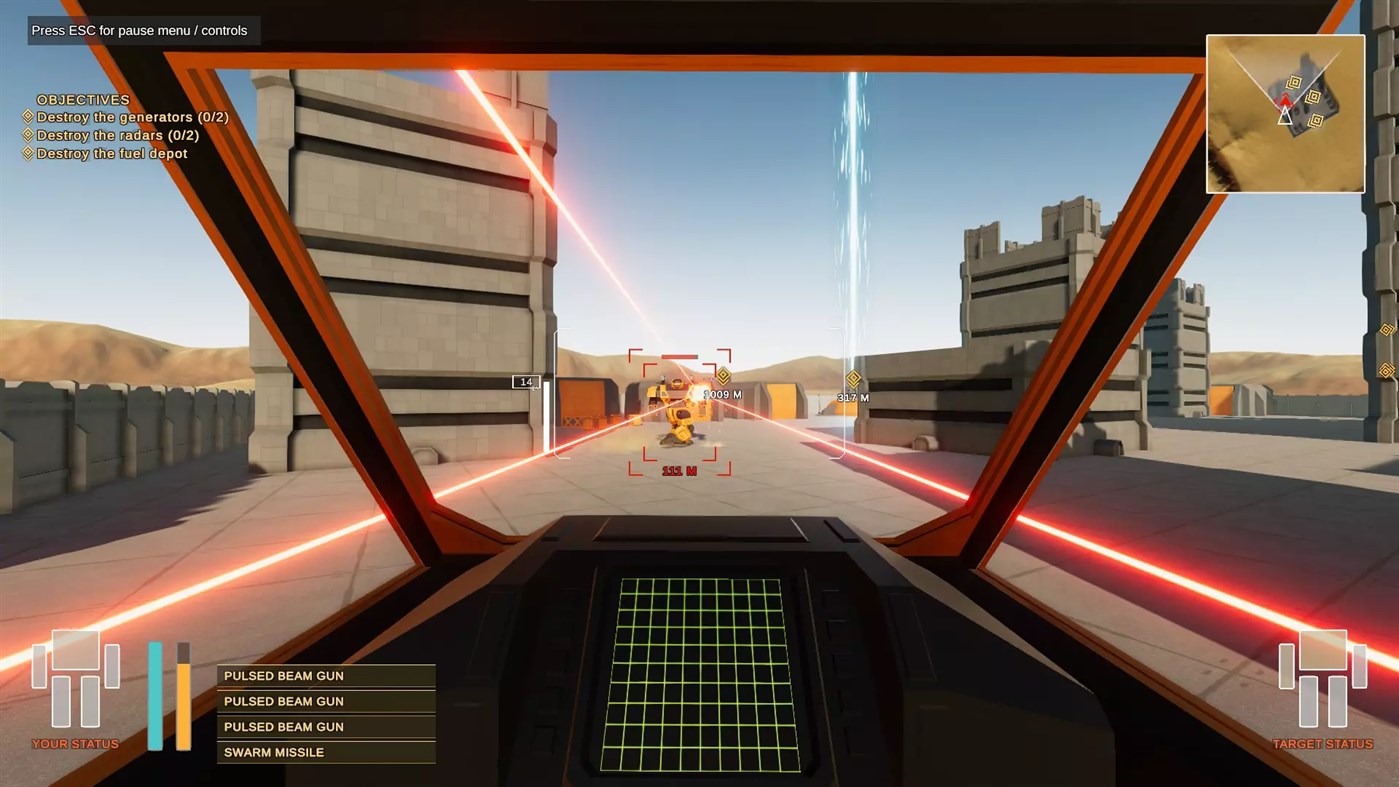Click the lower objective diamond on right frame
The image size is (1399, 787).
[x=1387, y=370]
